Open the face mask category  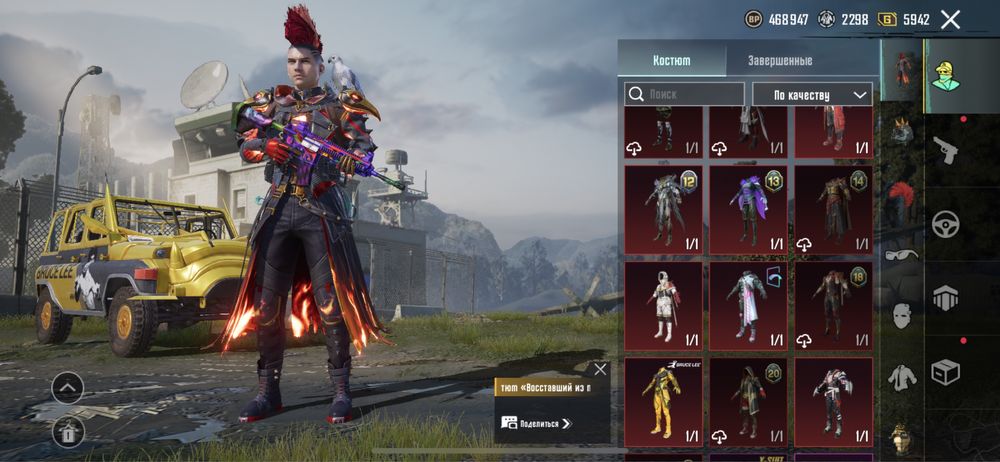[x=902, y=316]
